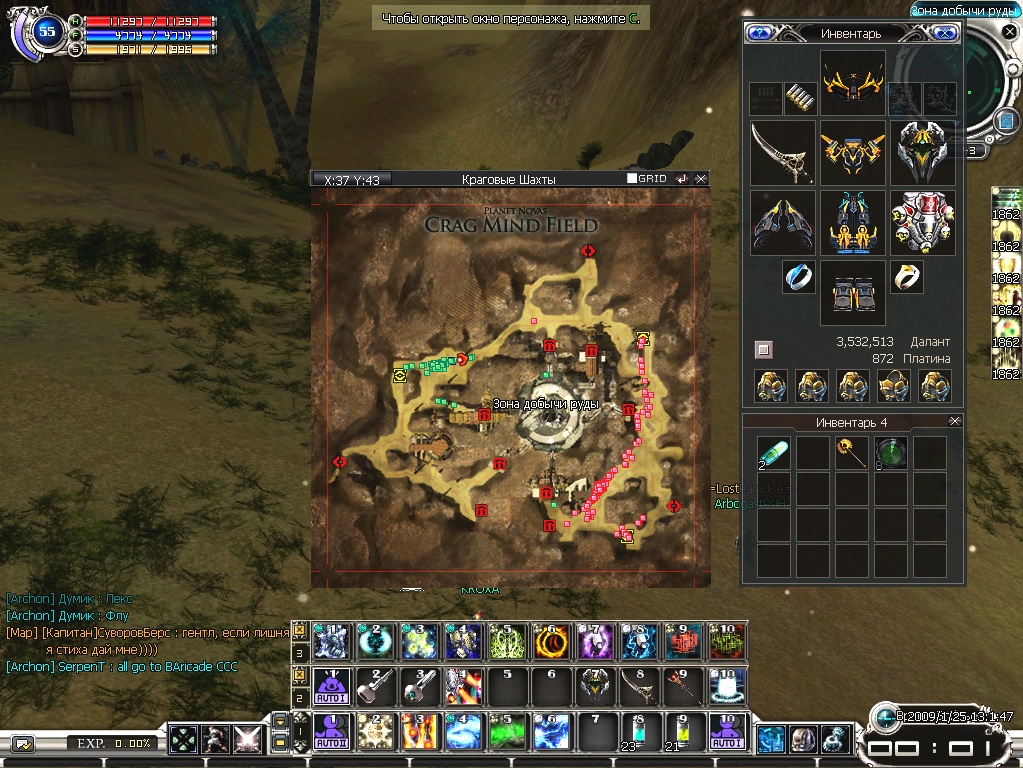Image resolution: width=1023 pixels, height=768 pixels.
Task: Close the Инвентарь 4 bag window
Action: (x=954, y=422)
